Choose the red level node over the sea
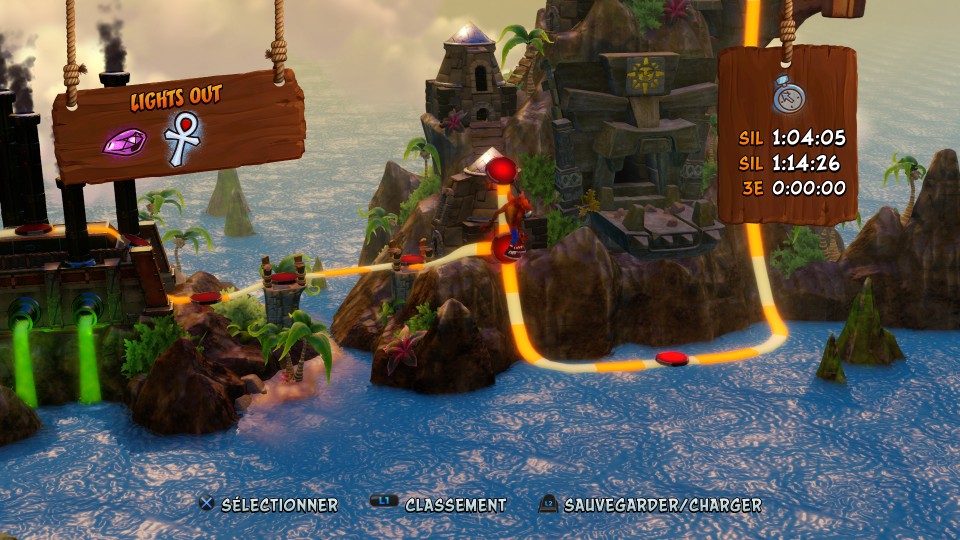 coord(671,358)
